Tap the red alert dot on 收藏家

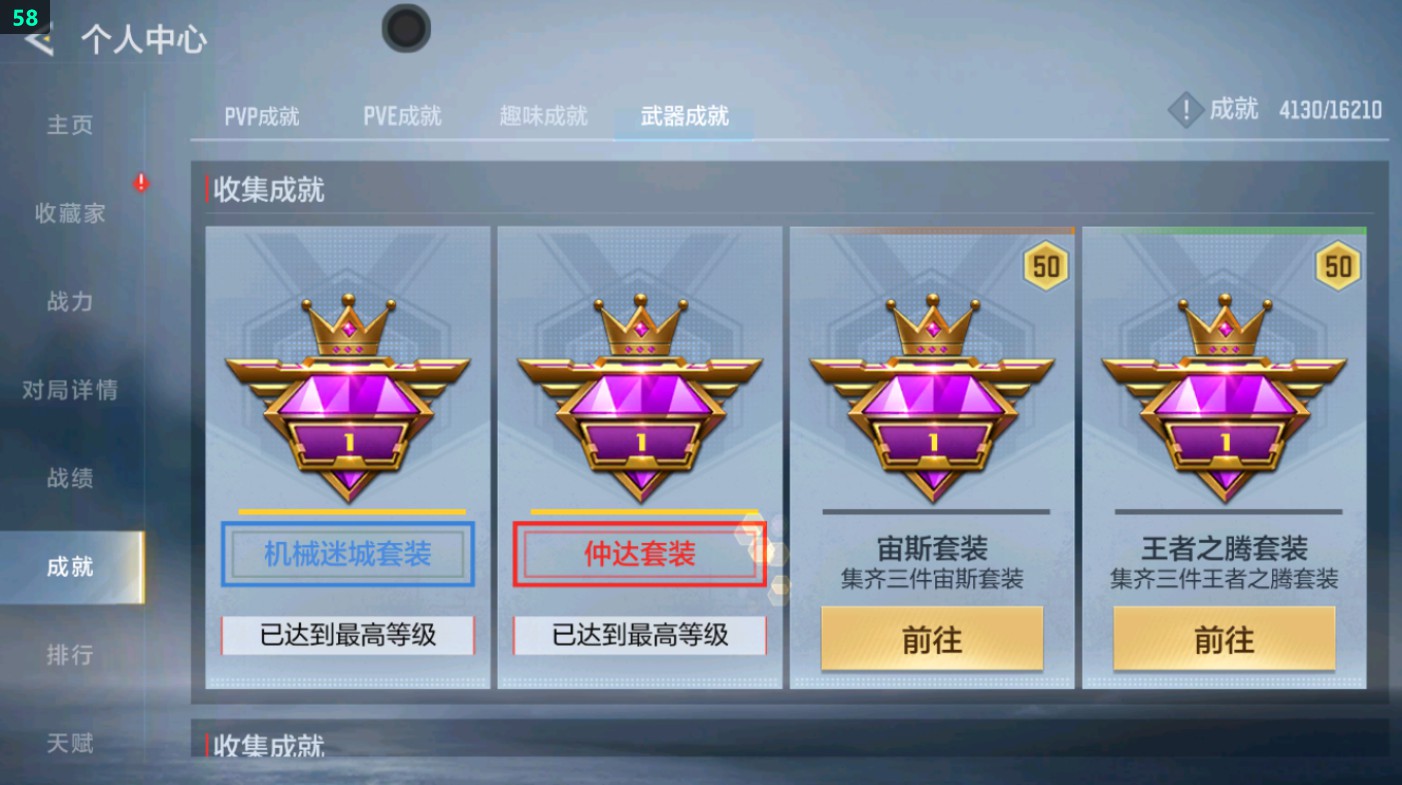tap(141, 184)
